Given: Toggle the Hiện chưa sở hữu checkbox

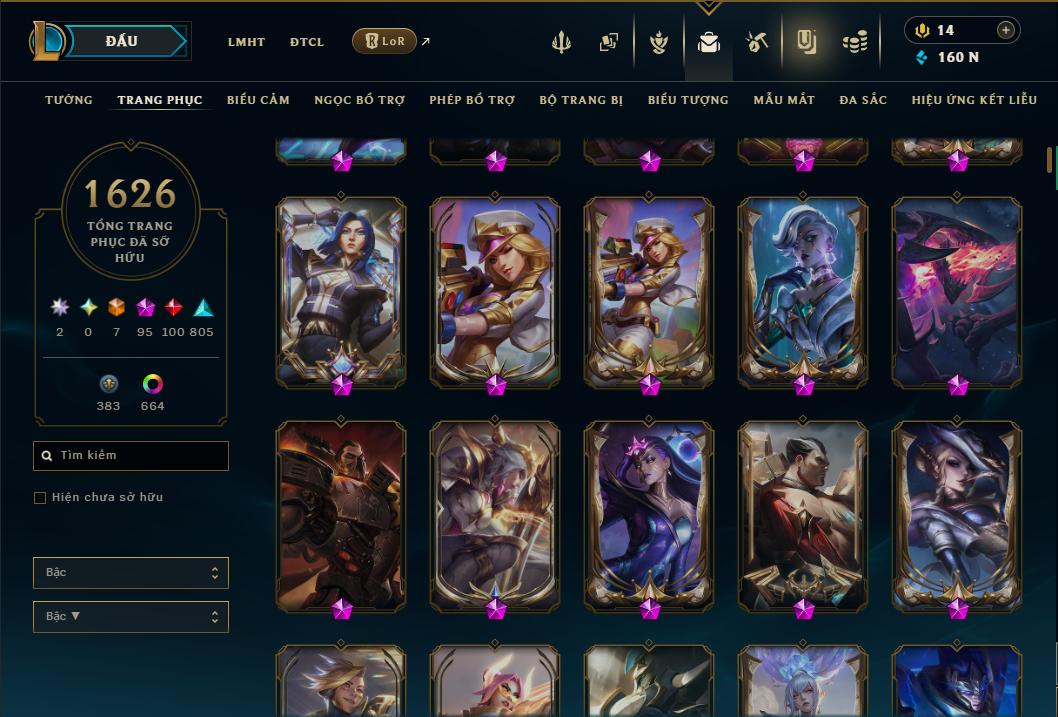Looking at the screenshot, I should pos(40,498).
